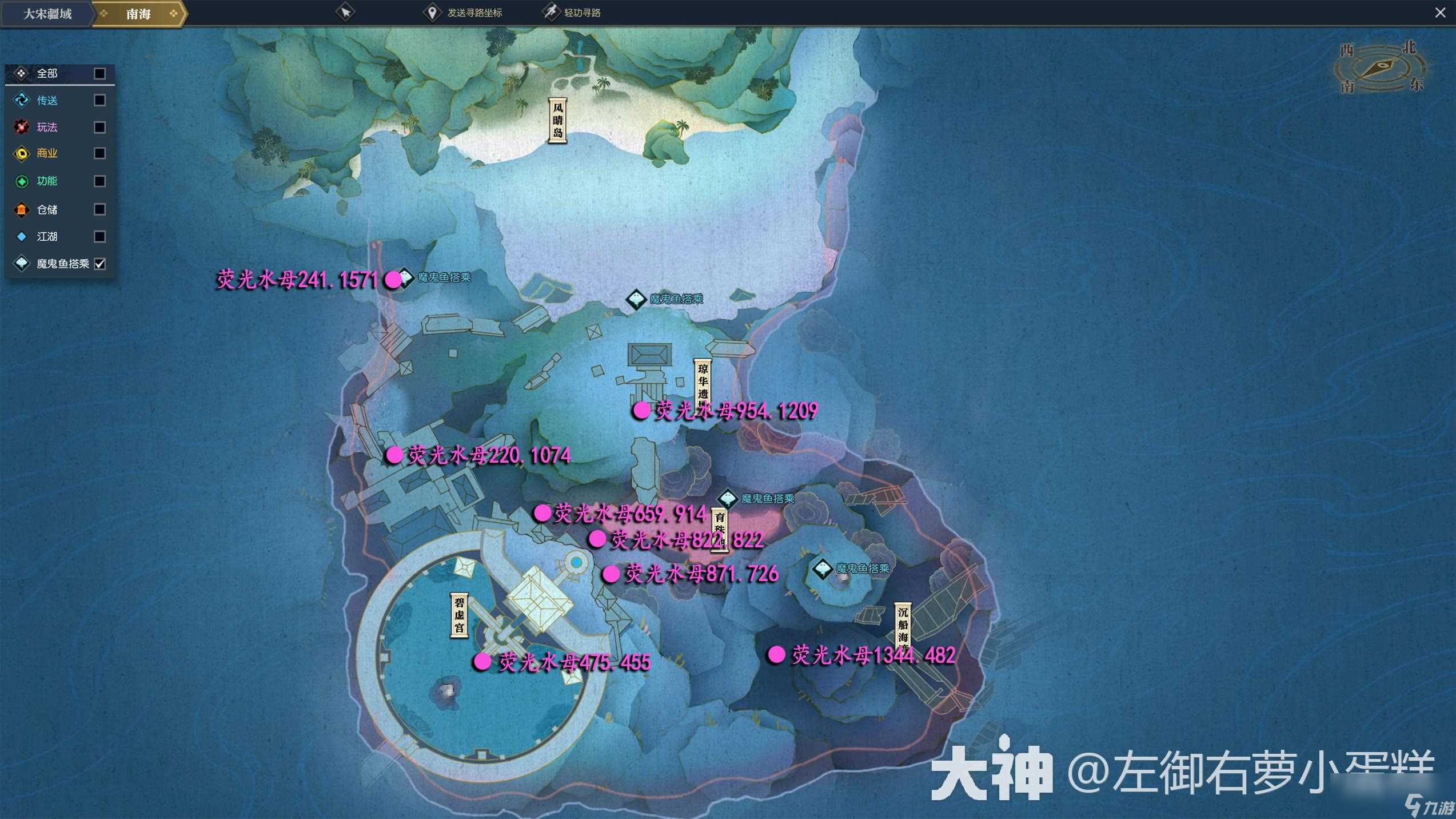This screenshot has width=1456, height=819.
Task: Toggle the 玩法 category checkbox
Action: (x=99, y=127)
